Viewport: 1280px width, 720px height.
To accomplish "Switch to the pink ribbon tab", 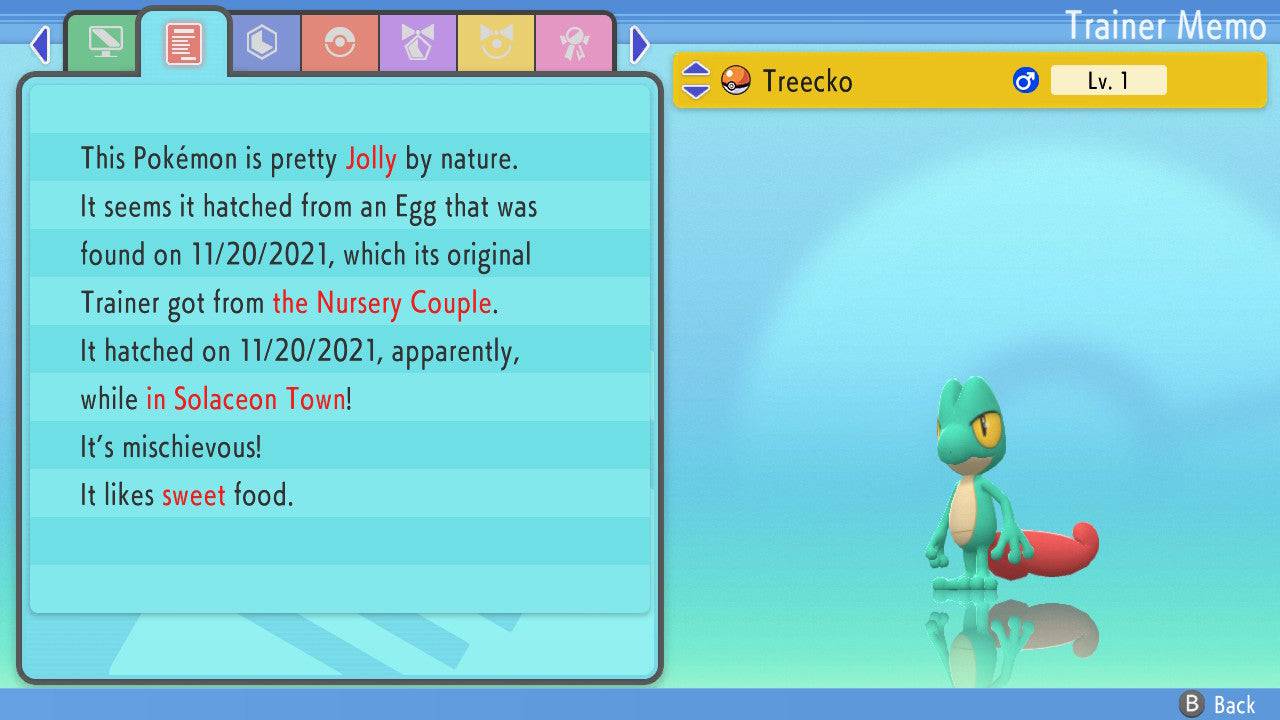I will pos(574,43).
